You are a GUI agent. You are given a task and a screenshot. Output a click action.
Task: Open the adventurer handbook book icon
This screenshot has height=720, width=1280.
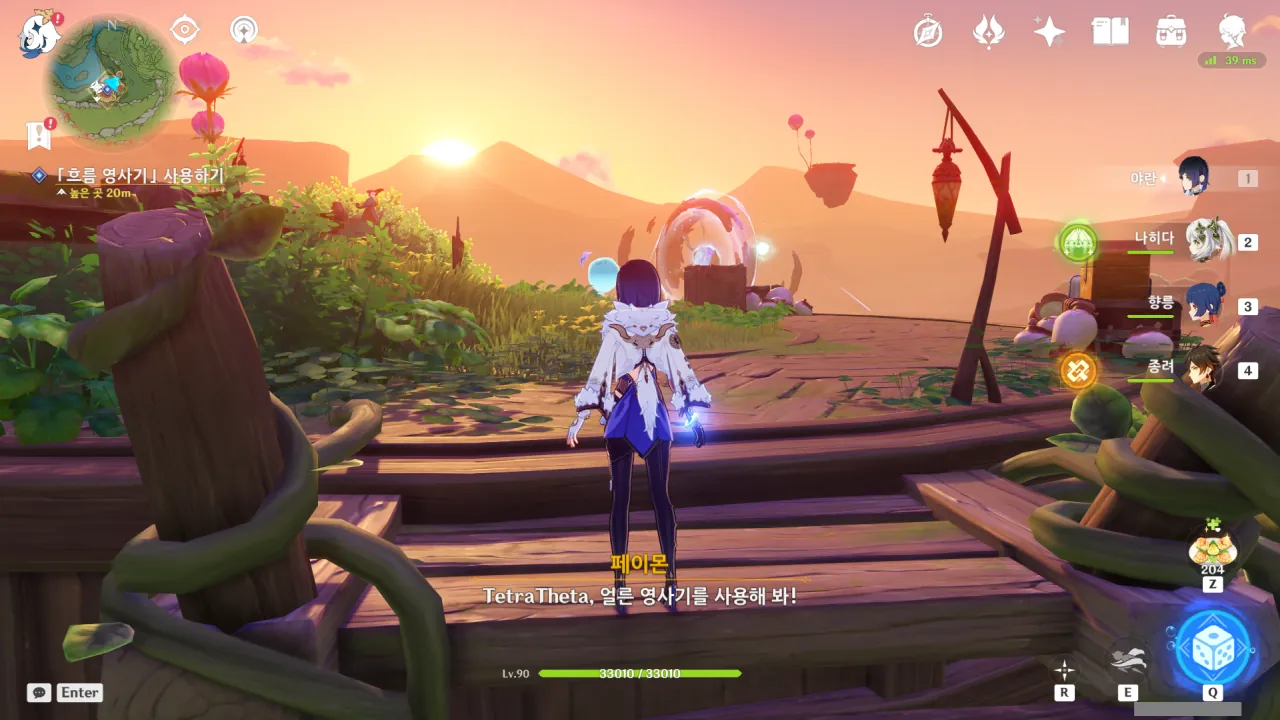point(1110,32)
